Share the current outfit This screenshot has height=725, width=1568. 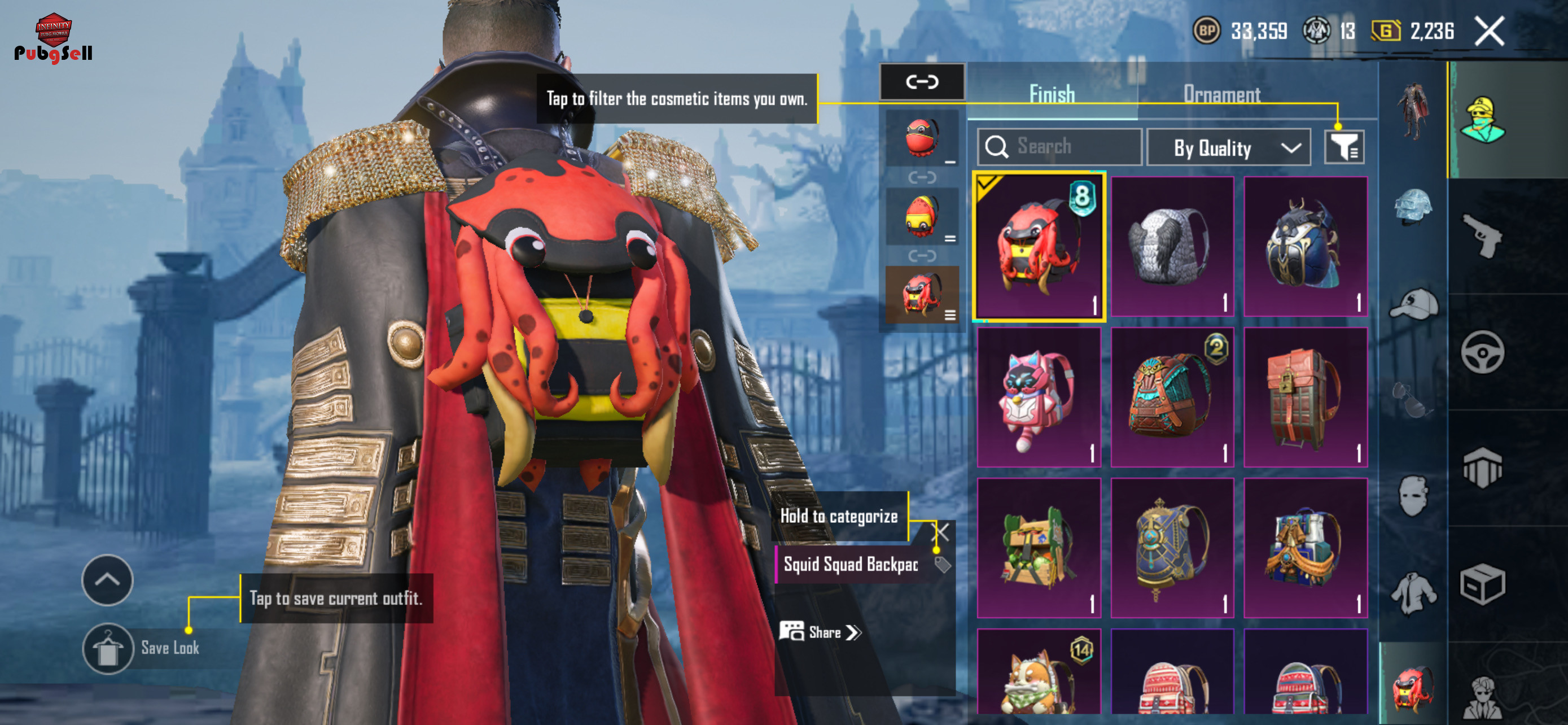[821, 632]
